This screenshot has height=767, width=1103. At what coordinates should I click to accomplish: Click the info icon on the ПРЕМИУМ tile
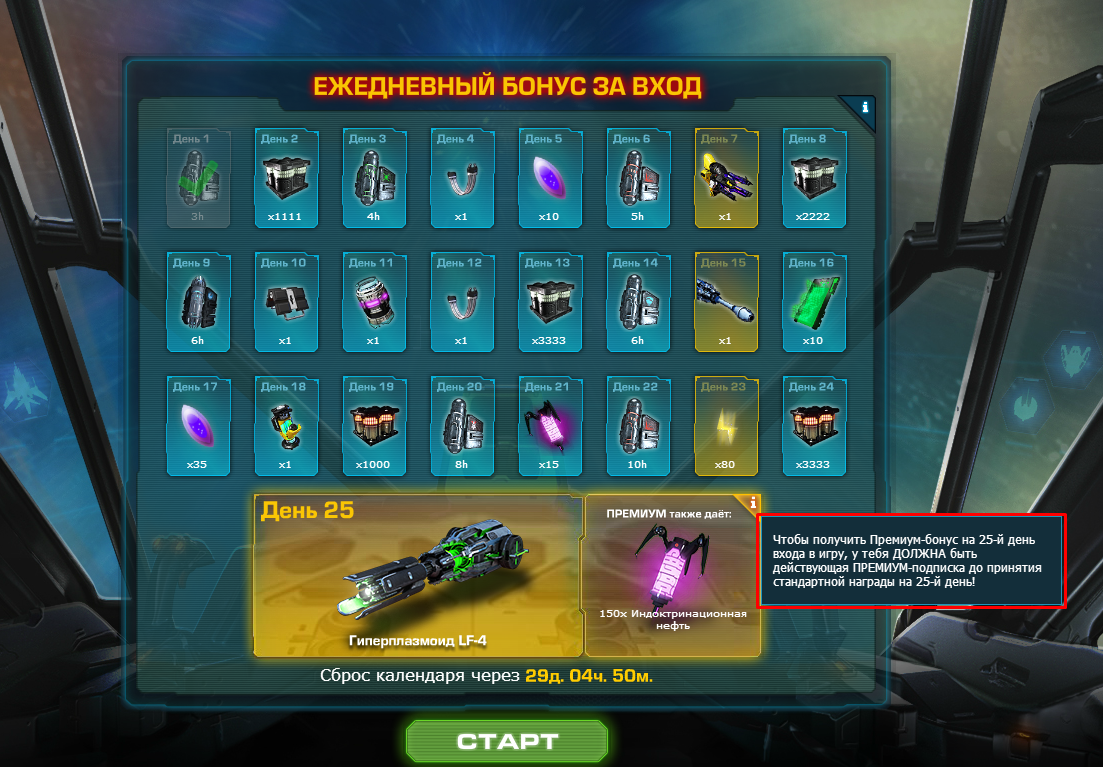[x=752, y=503]
